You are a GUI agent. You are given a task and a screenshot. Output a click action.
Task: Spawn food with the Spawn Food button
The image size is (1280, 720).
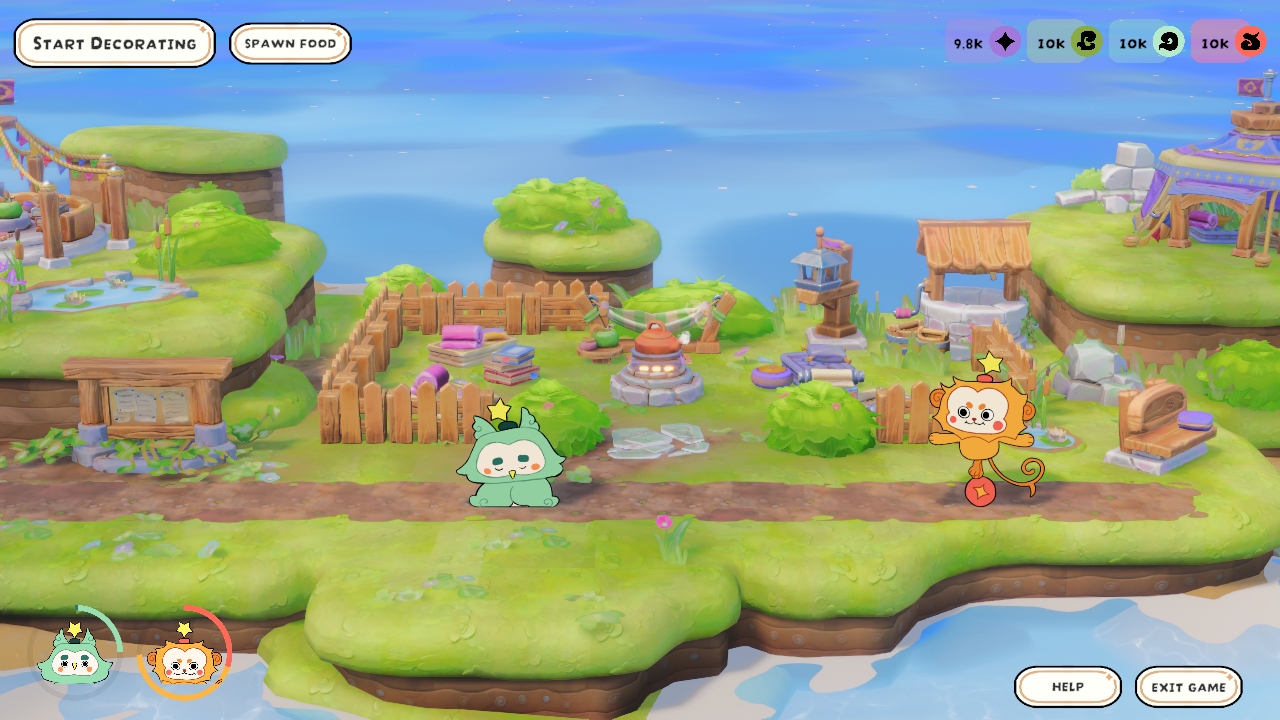290,43
